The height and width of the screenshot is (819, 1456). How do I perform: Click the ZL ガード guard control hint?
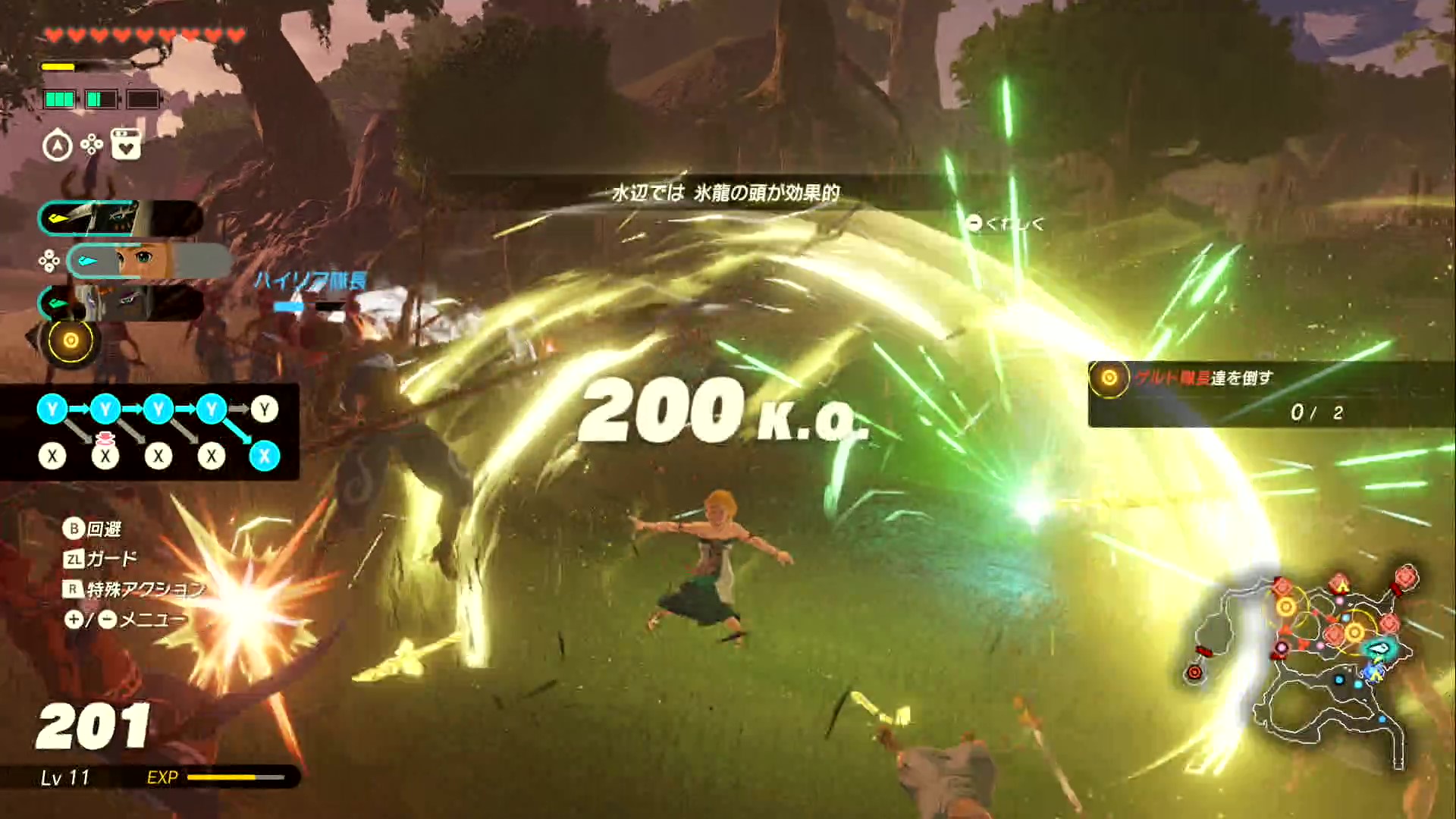coord(99,558)
